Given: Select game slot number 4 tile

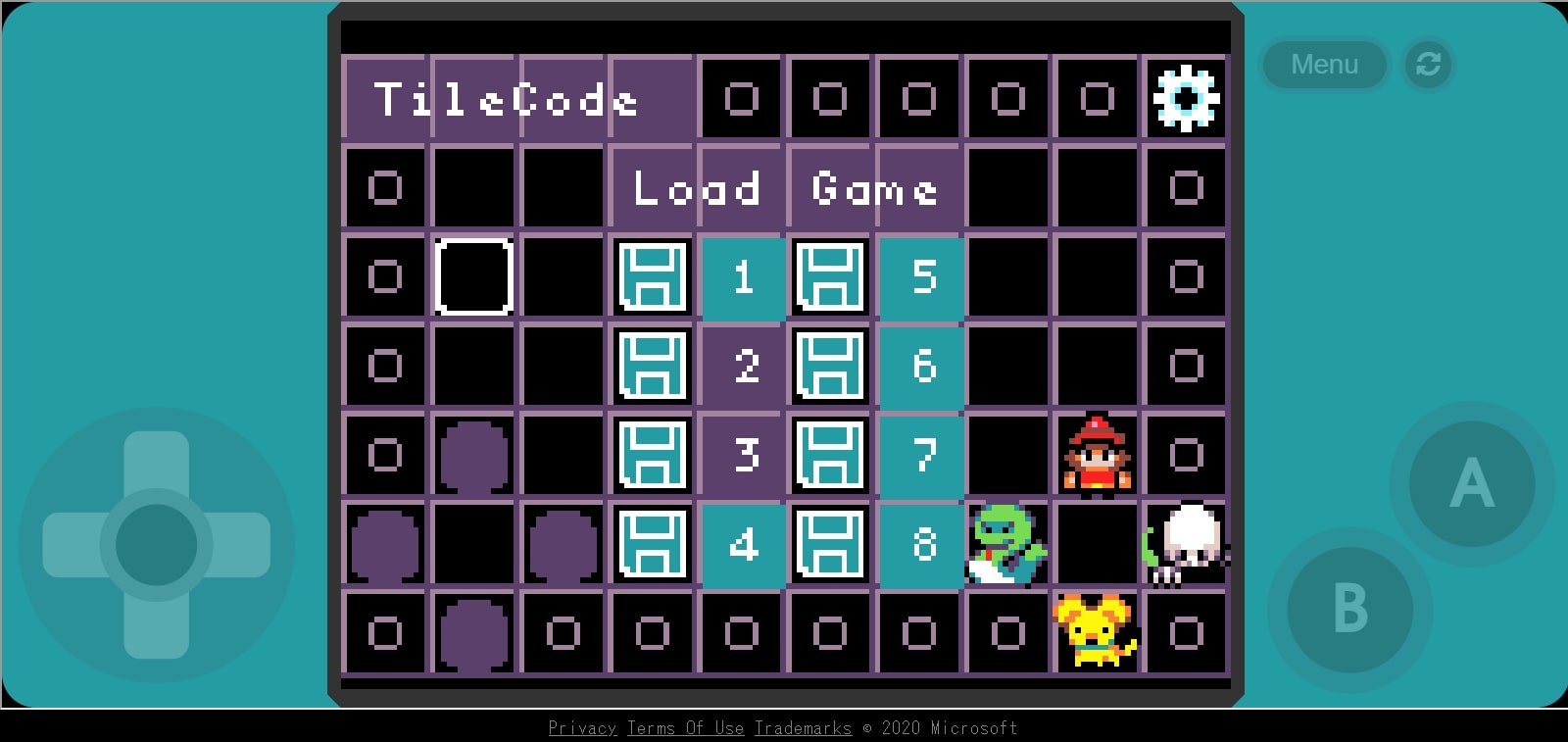Looking at the screenshot, I should (x=742, y=545).
